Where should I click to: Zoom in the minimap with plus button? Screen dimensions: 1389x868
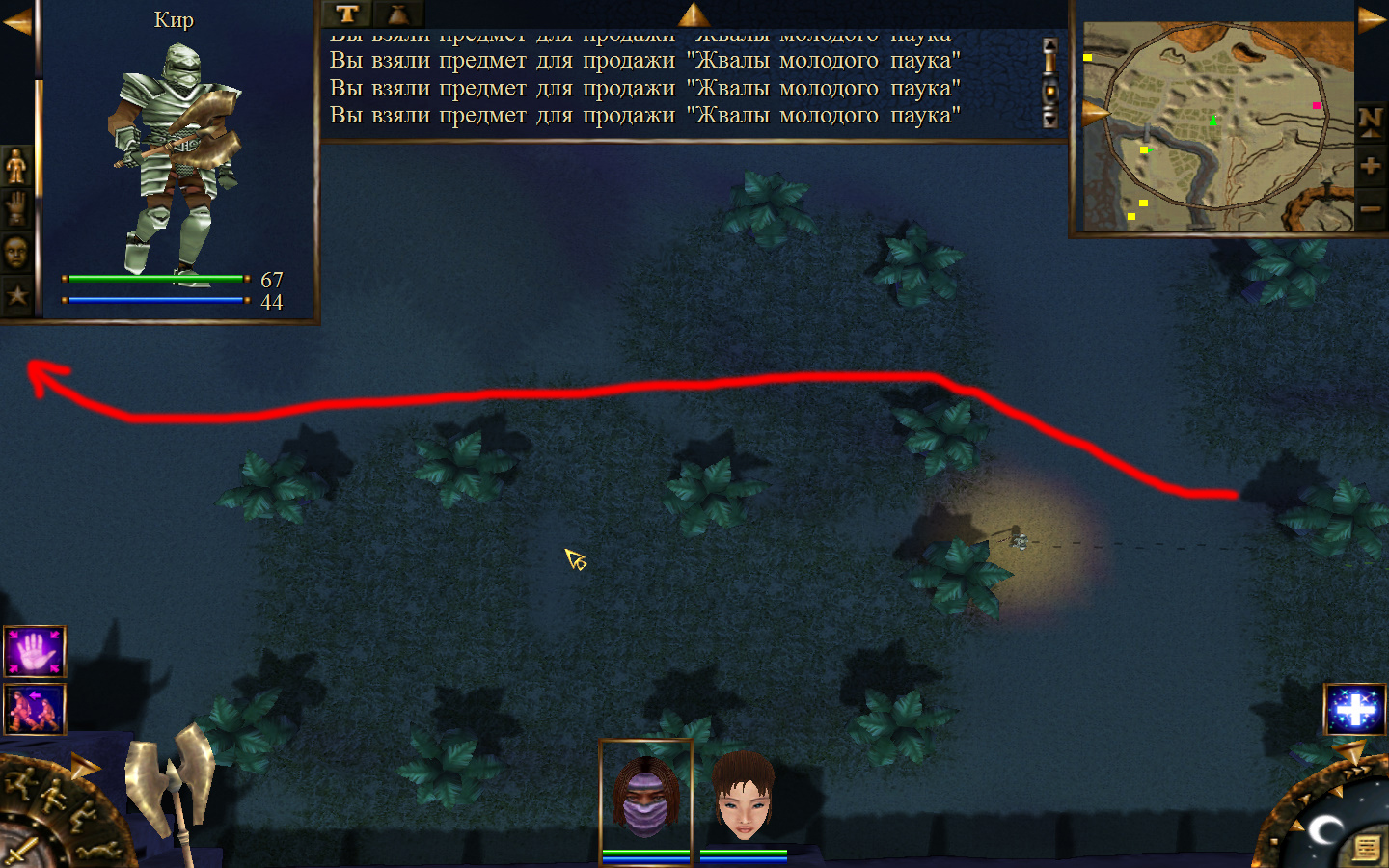coord(1371,166)
